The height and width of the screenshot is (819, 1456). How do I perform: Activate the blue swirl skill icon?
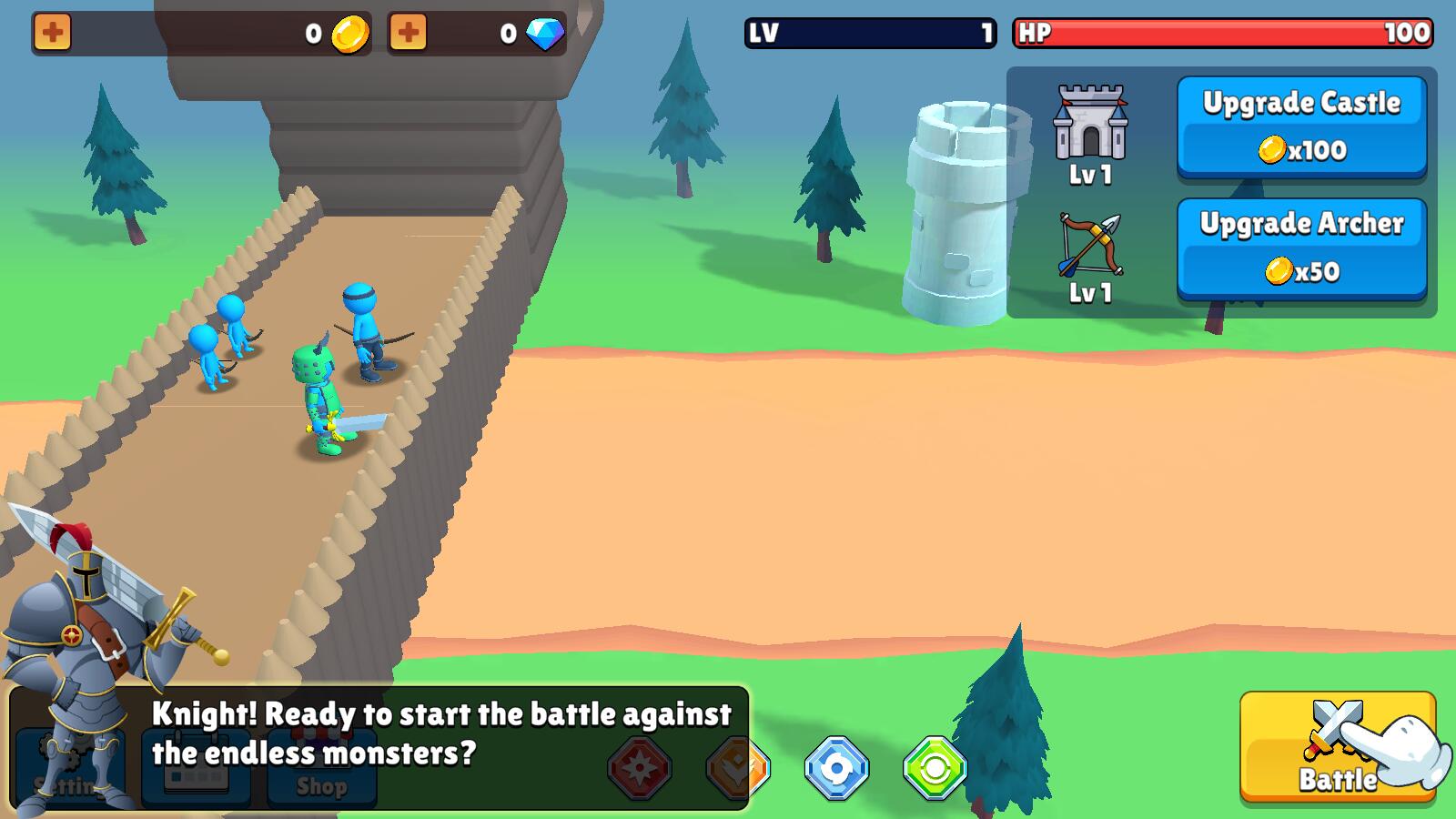[836, 768]
